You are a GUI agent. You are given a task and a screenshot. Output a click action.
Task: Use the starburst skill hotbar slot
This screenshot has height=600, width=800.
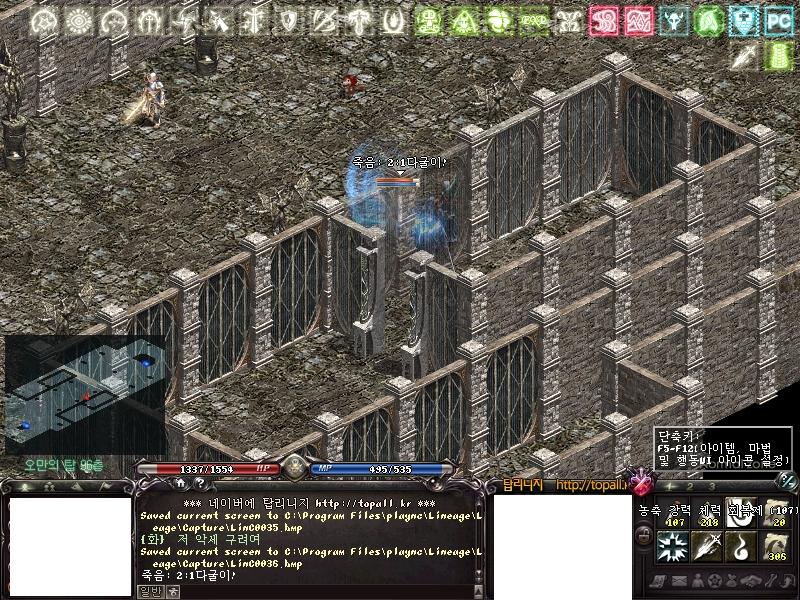[670, 545]
